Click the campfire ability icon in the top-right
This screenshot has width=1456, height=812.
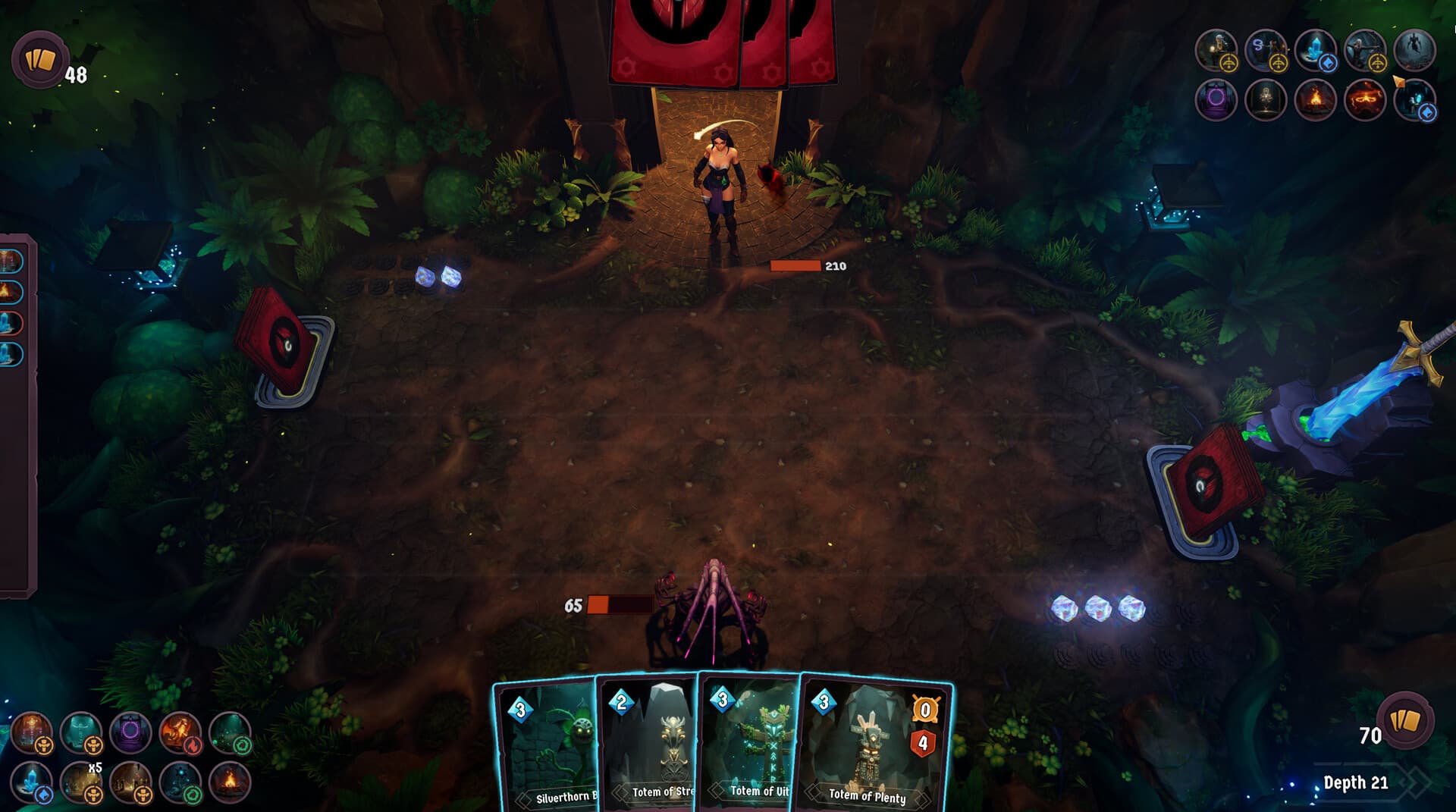pos(1317,101)
